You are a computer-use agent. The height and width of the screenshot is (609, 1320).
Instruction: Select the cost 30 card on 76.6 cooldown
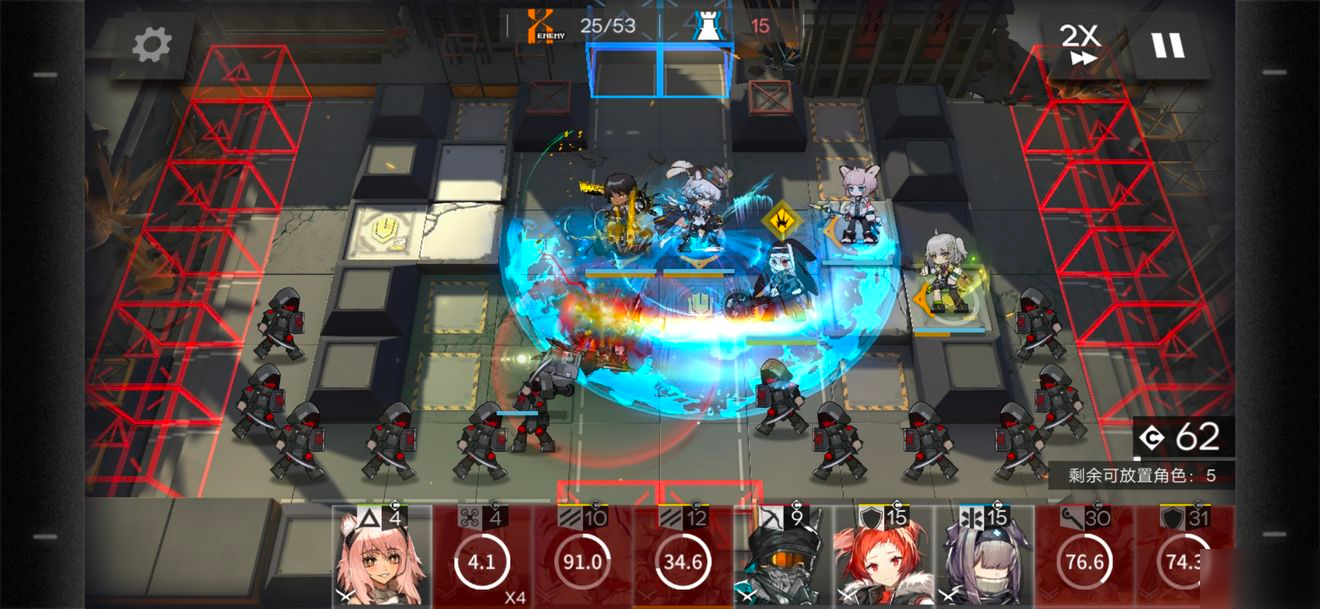coord(1084,557)
